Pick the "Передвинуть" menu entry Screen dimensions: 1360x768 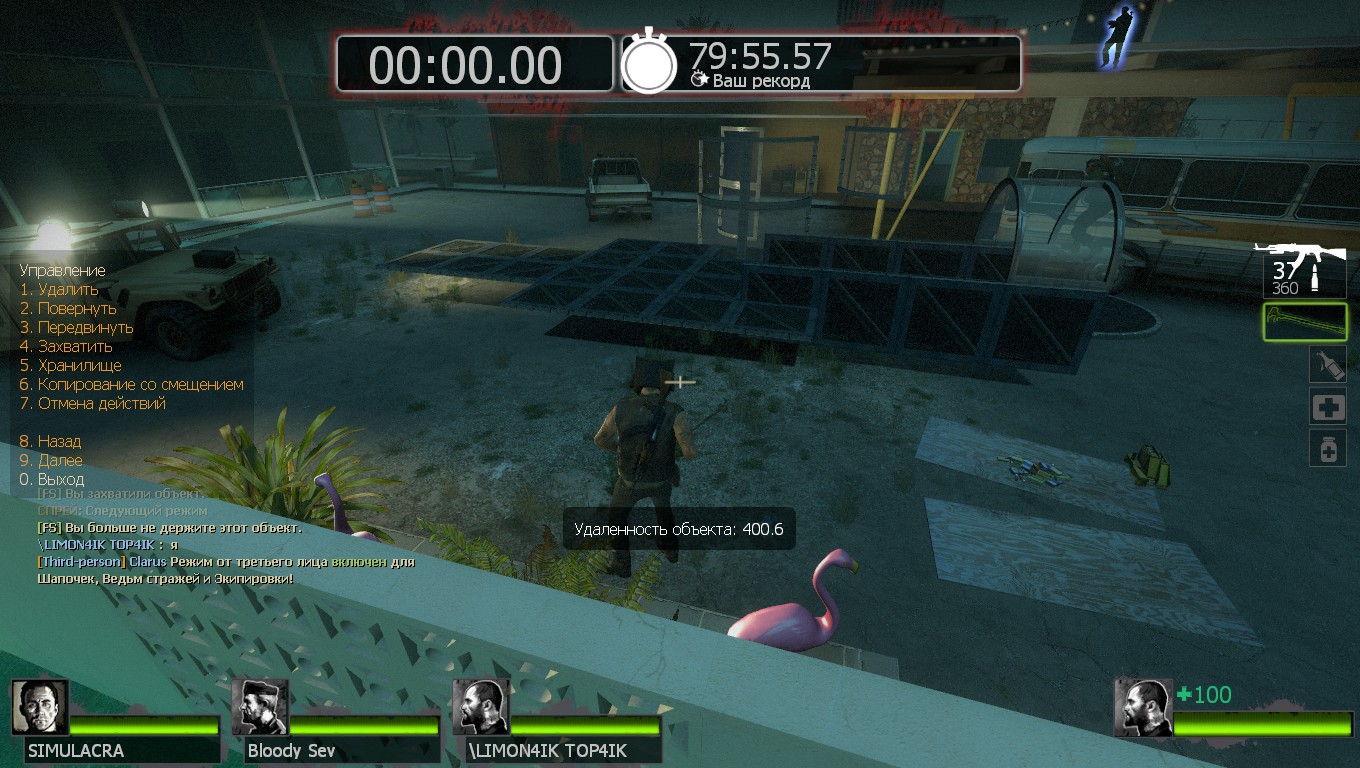click(85, 328)
